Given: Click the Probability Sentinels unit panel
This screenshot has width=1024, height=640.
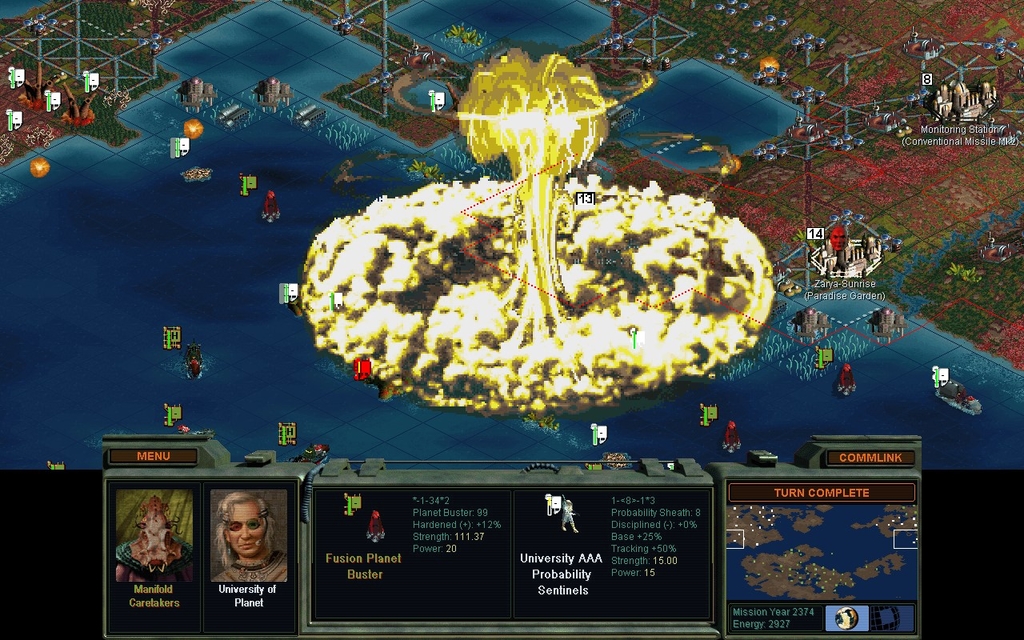Looking at the screenshot, I should pos(610,553).
